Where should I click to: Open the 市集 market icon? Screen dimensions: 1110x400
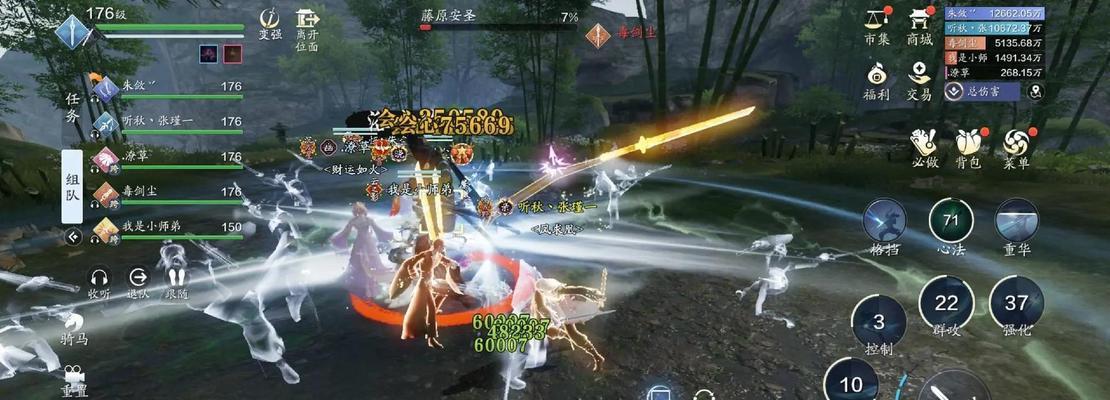pyautogui.click(x=877, y=24)
